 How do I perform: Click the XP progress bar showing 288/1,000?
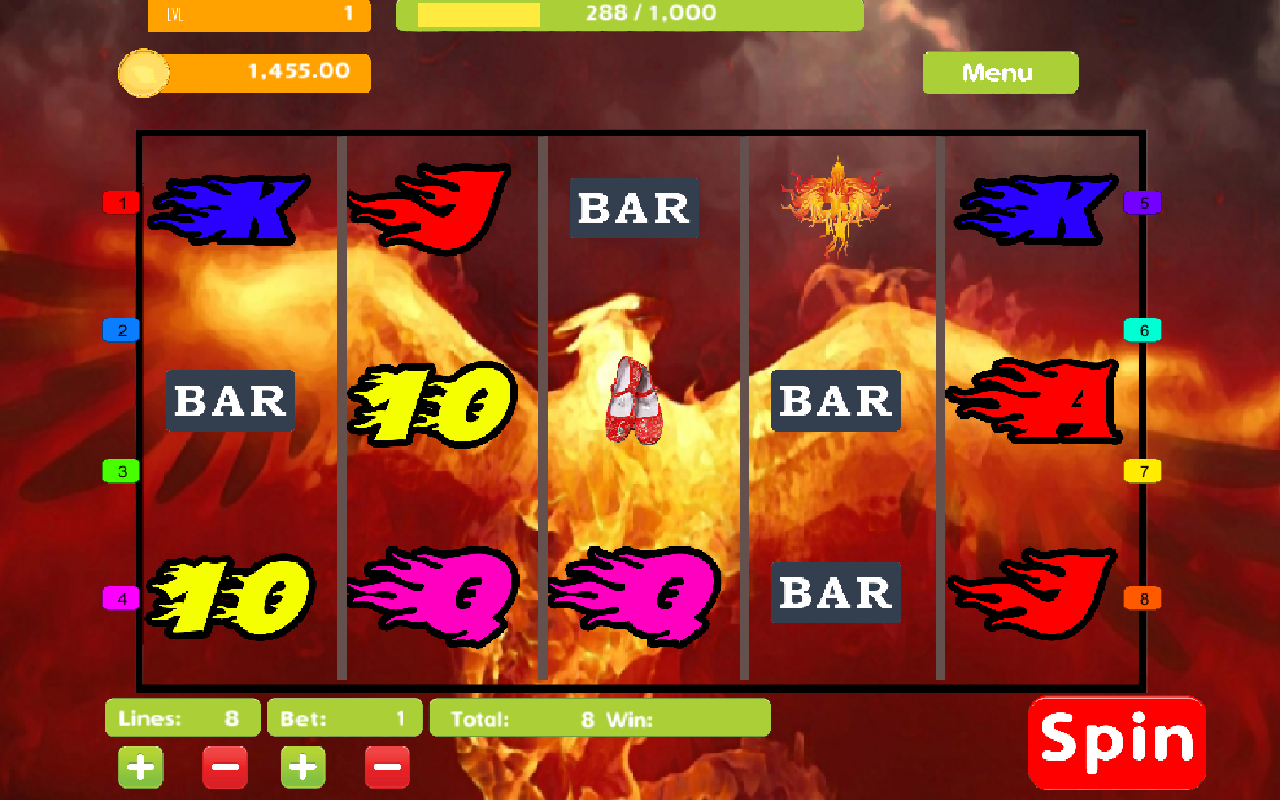(630, 14)
